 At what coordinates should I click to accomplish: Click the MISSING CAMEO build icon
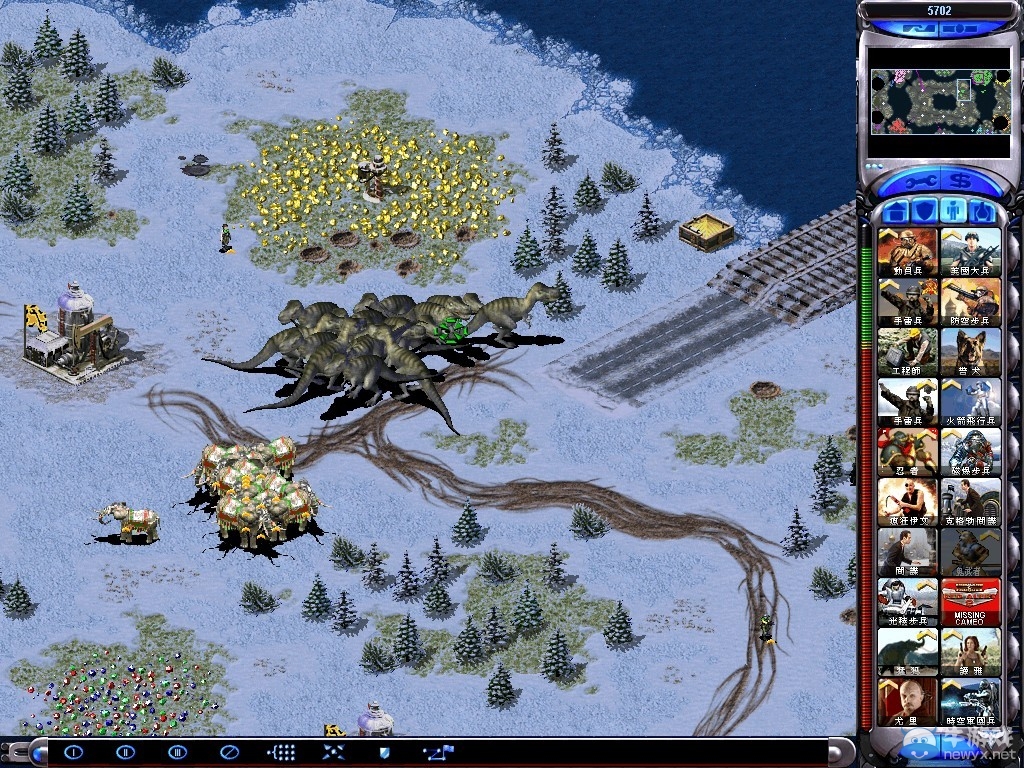[970, 602]
